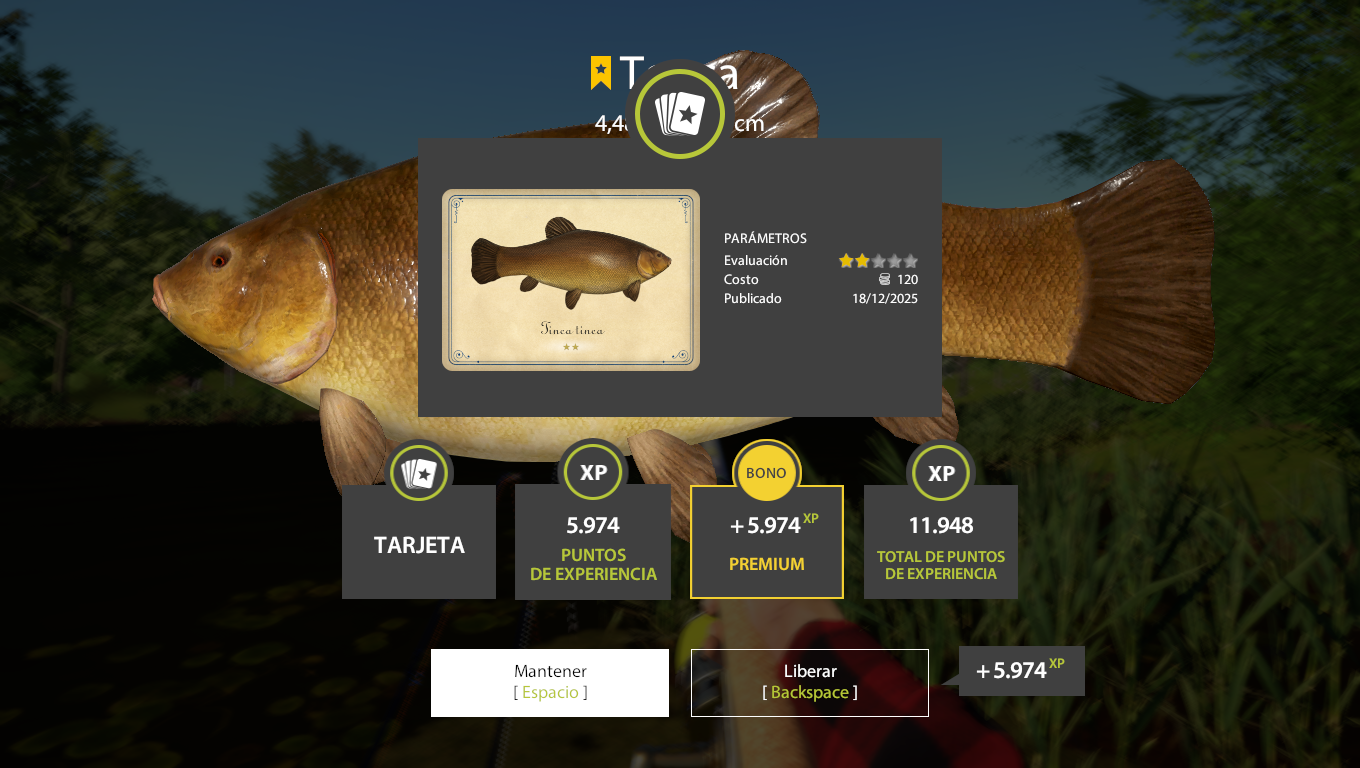1360x768 pixels.
Task: Click the BONO premium circle icon
Action: point(766,471)
